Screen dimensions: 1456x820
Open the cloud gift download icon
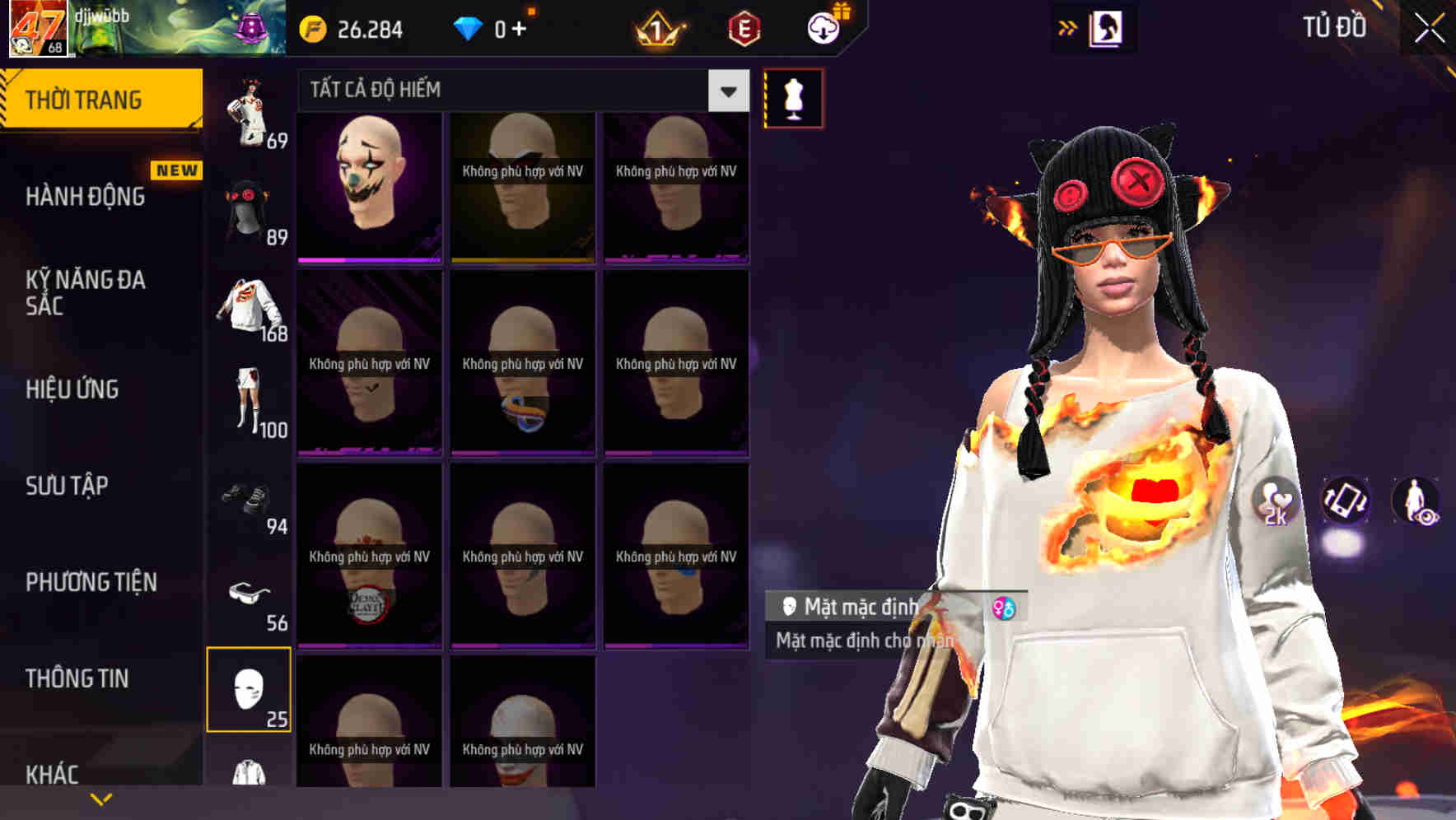[825, 26]
